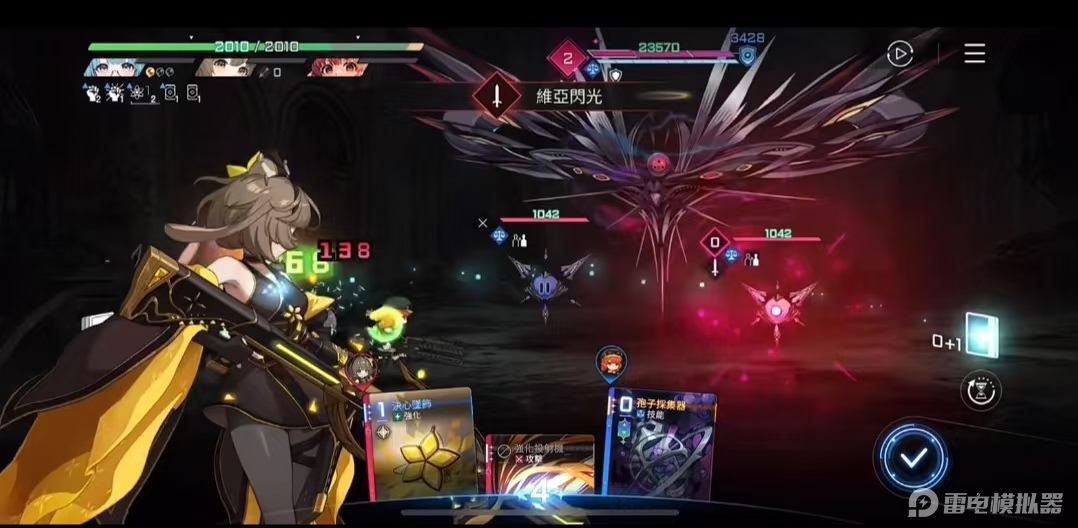Open the hamburger menu

tap(974, 54)
